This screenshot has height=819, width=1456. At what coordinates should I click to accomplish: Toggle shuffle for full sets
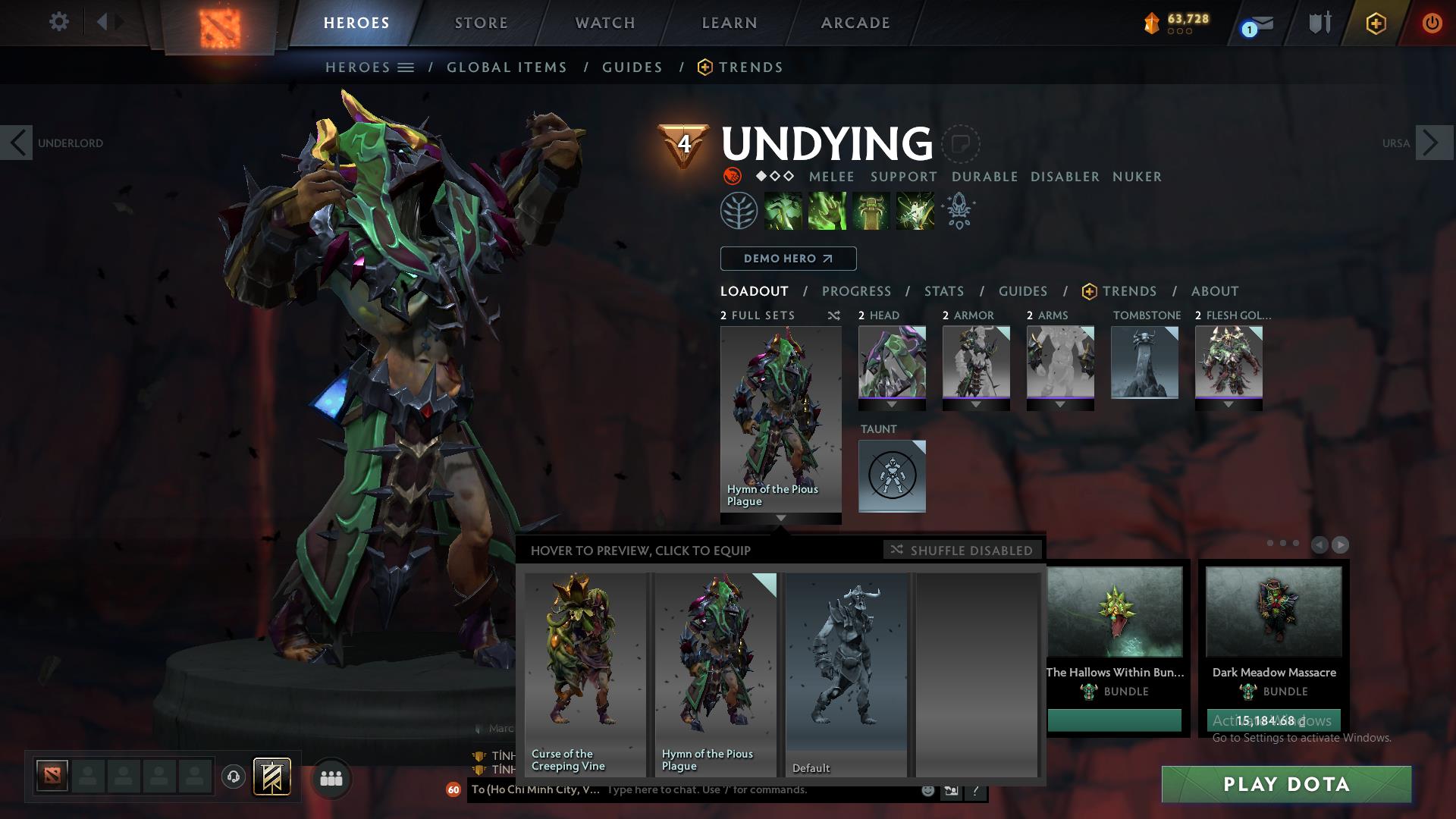[x=833, y=315]
